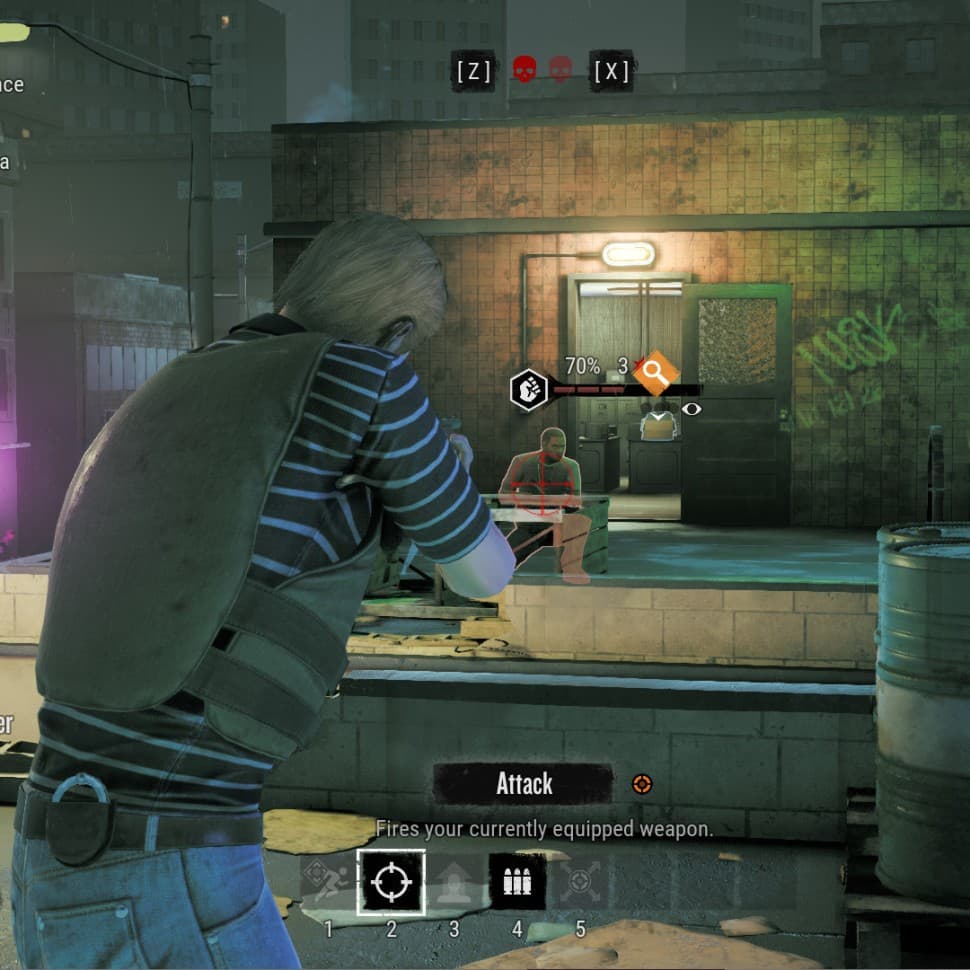This screenshot has width=970, height=970.
Task: Choose the reload bullets ability
Action: point(517,882)
